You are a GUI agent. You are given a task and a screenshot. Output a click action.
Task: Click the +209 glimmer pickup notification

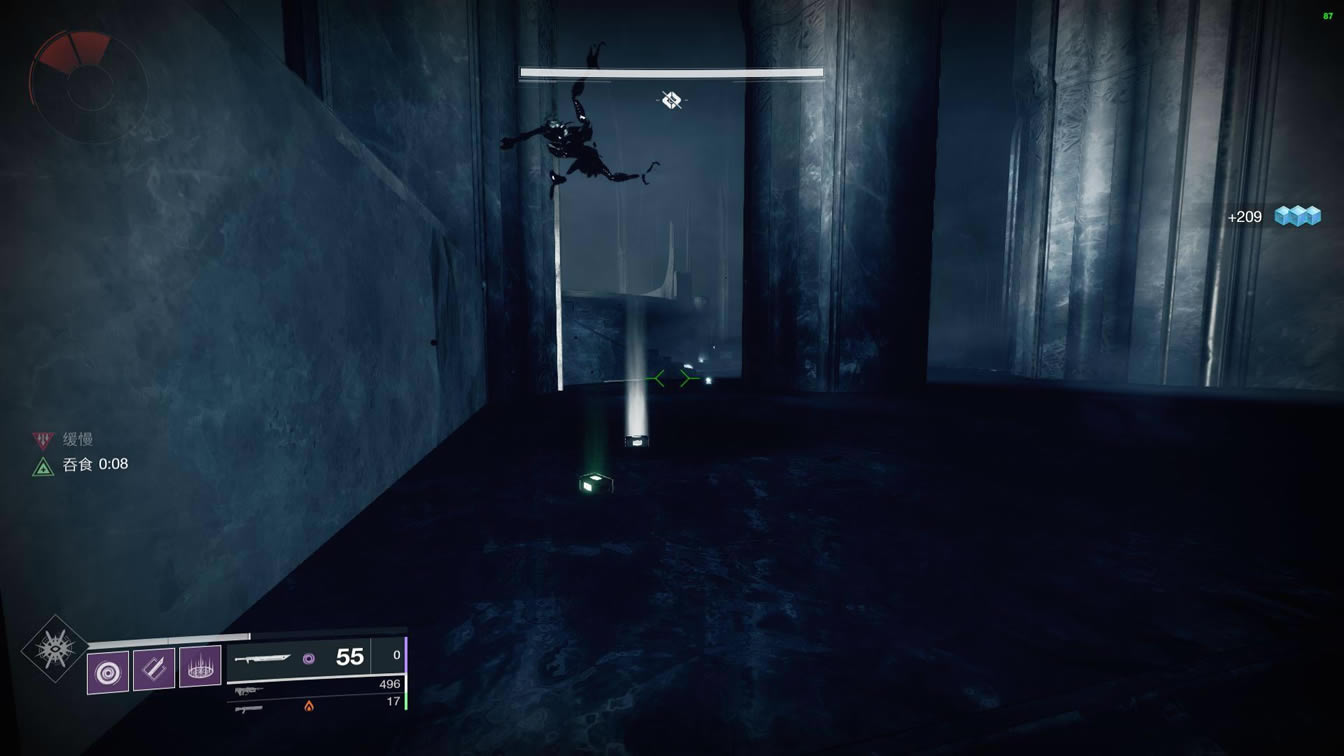[1274, 216]
